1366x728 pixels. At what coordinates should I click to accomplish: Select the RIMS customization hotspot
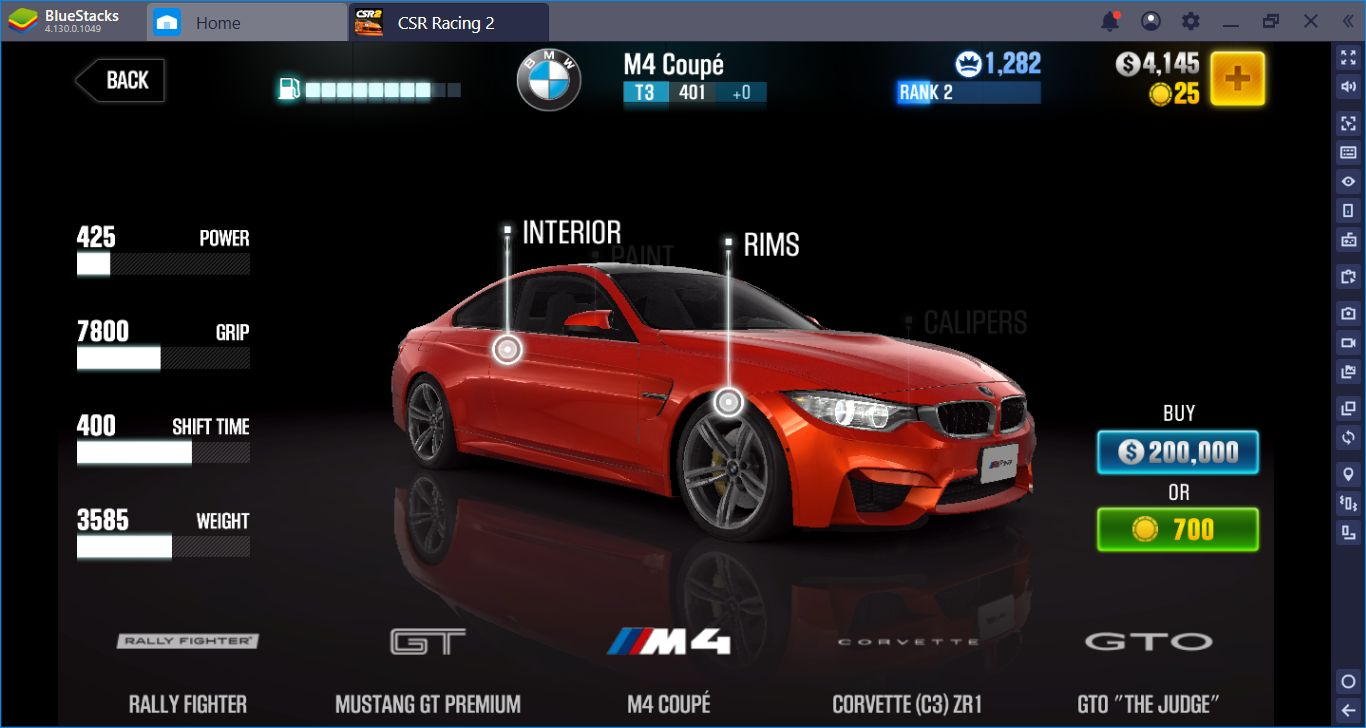tap(728, 402)
